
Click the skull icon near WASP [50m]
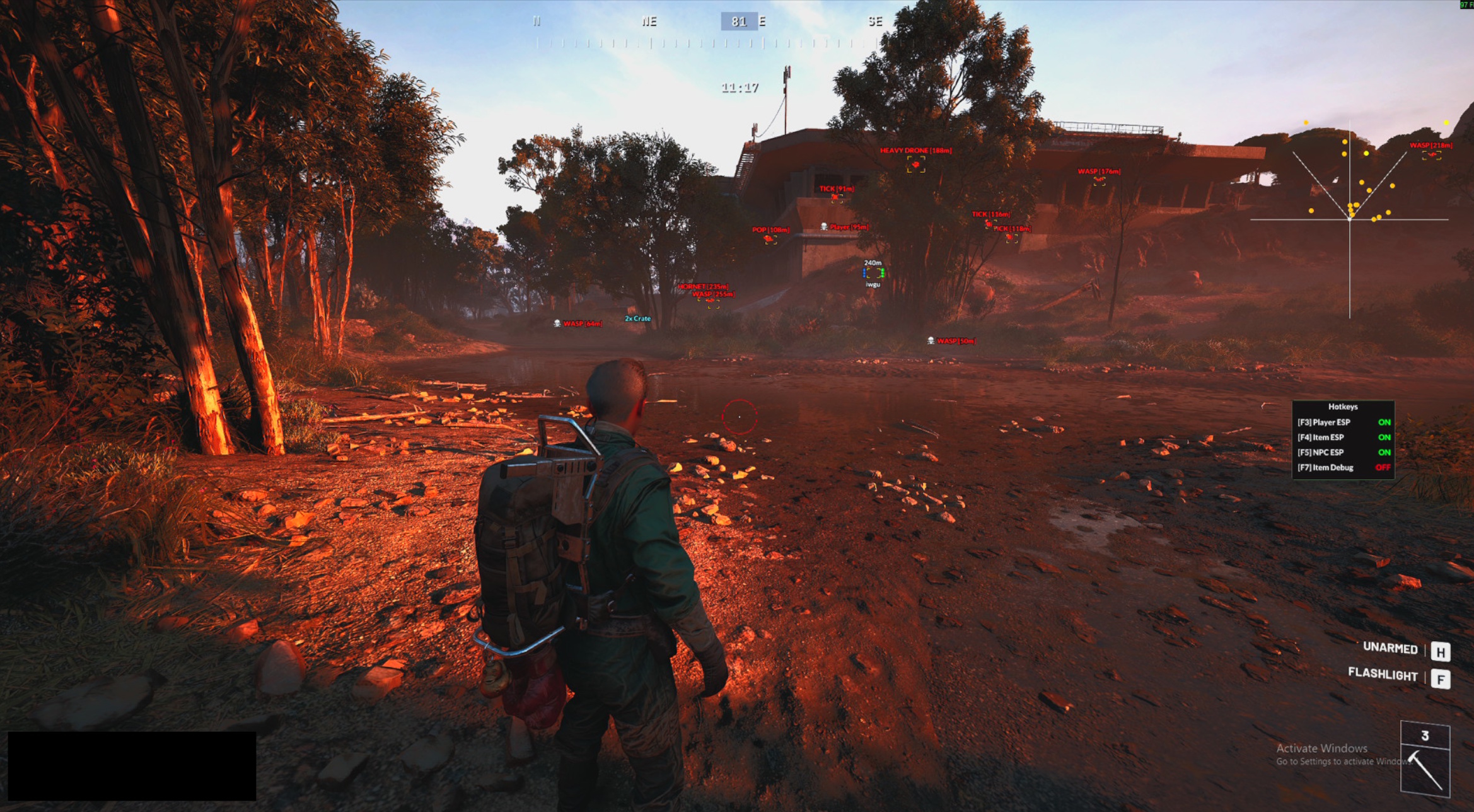930,340
